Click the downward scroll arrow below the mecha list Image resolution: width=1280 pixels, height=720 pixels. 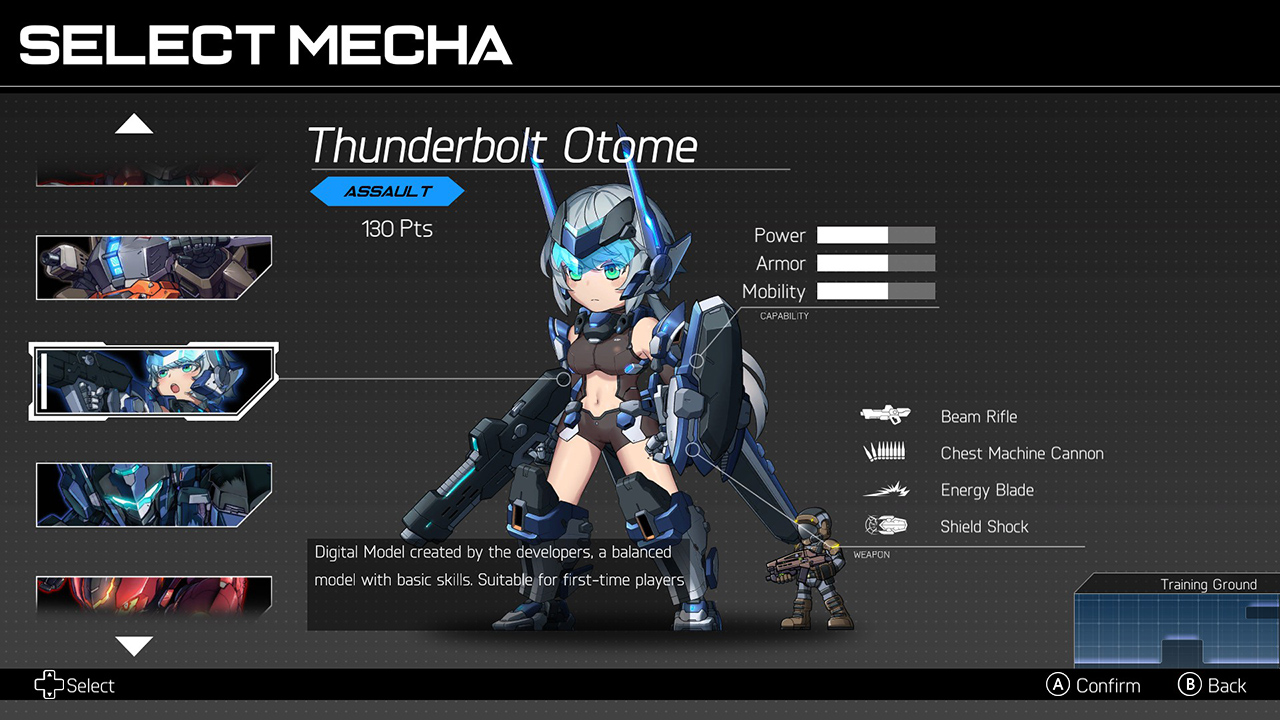134,647
